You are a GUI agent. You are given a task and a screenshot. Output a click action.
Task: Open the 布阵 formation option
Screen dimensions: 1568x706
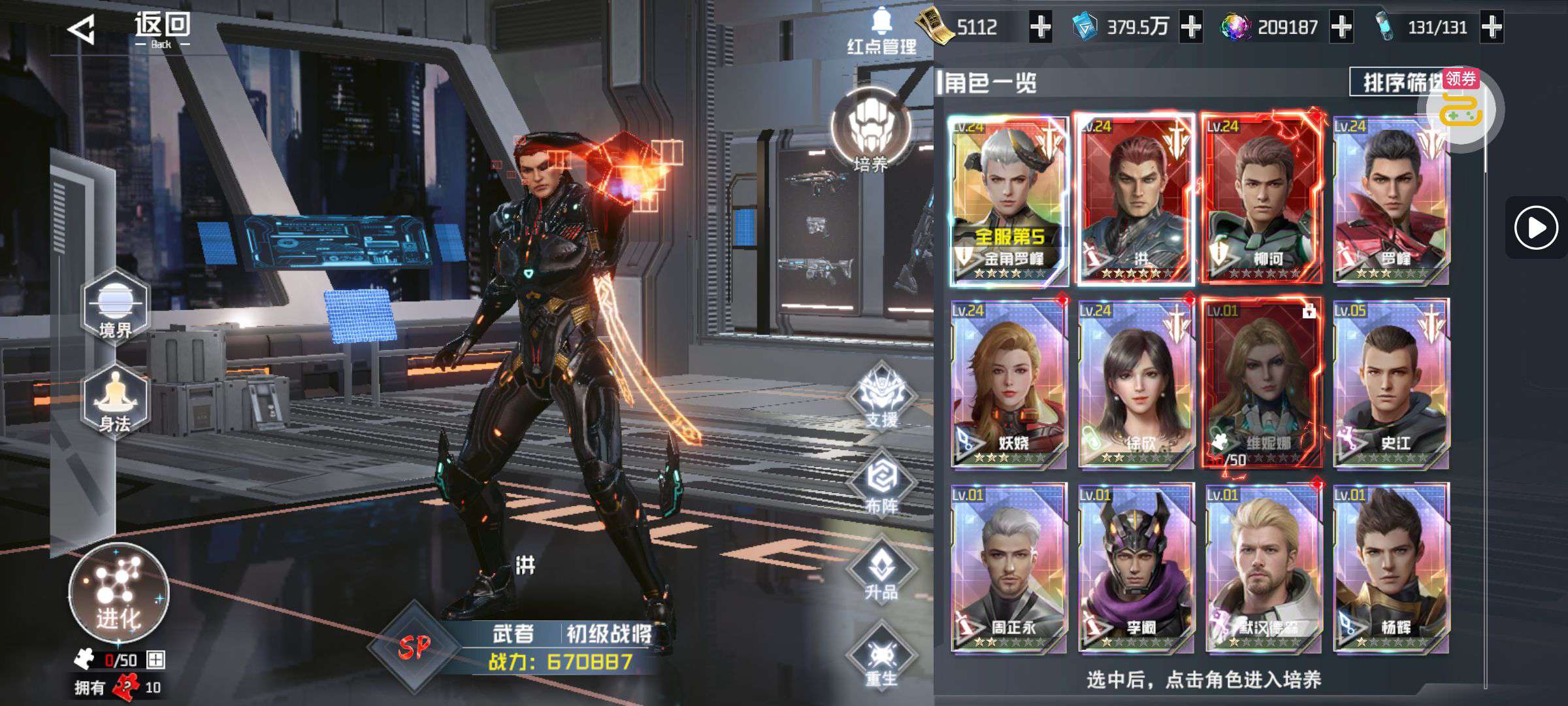click(882, 482)
